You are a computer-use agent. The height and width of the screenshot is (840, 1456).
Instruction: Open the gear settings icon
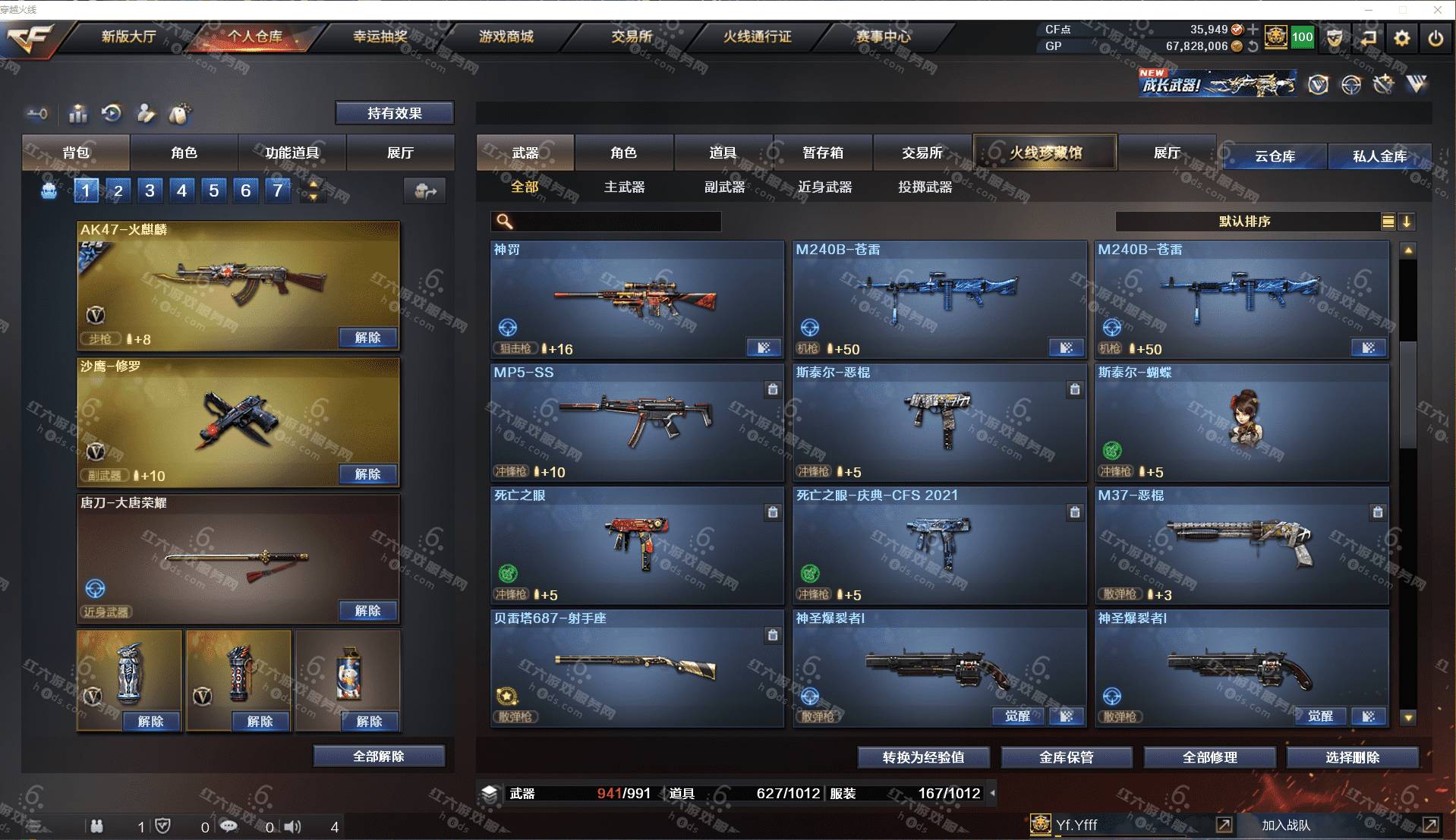point(1401,38)
